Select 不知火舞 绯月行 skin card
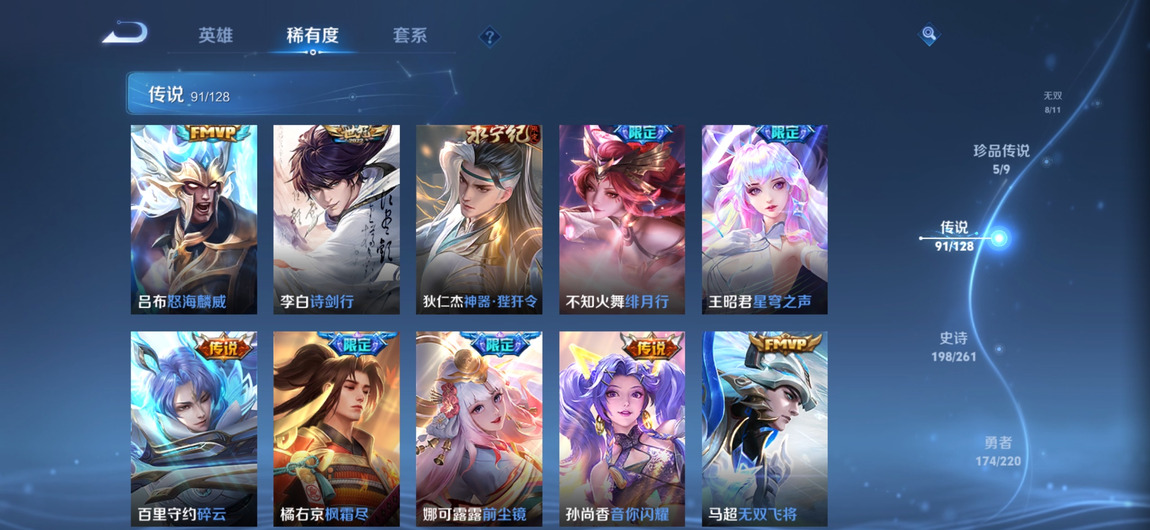Screen dimensions: 1150x530 click(x=622, y=219)
